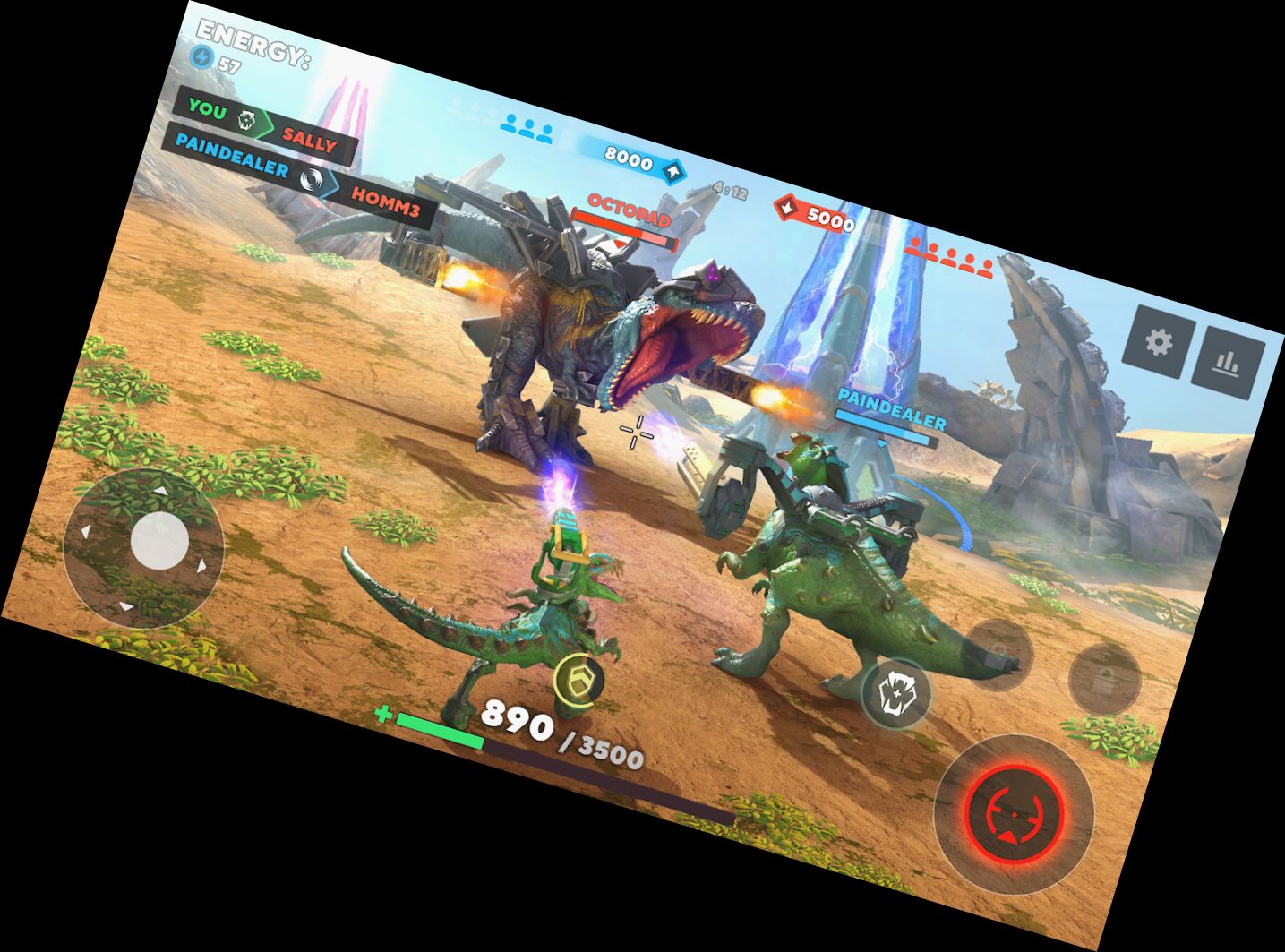The height and width of the screenshot is (952, 1285).
Task: Tap the blue team roster icons row
Action: pyautogui.click(x=527, y=130)
